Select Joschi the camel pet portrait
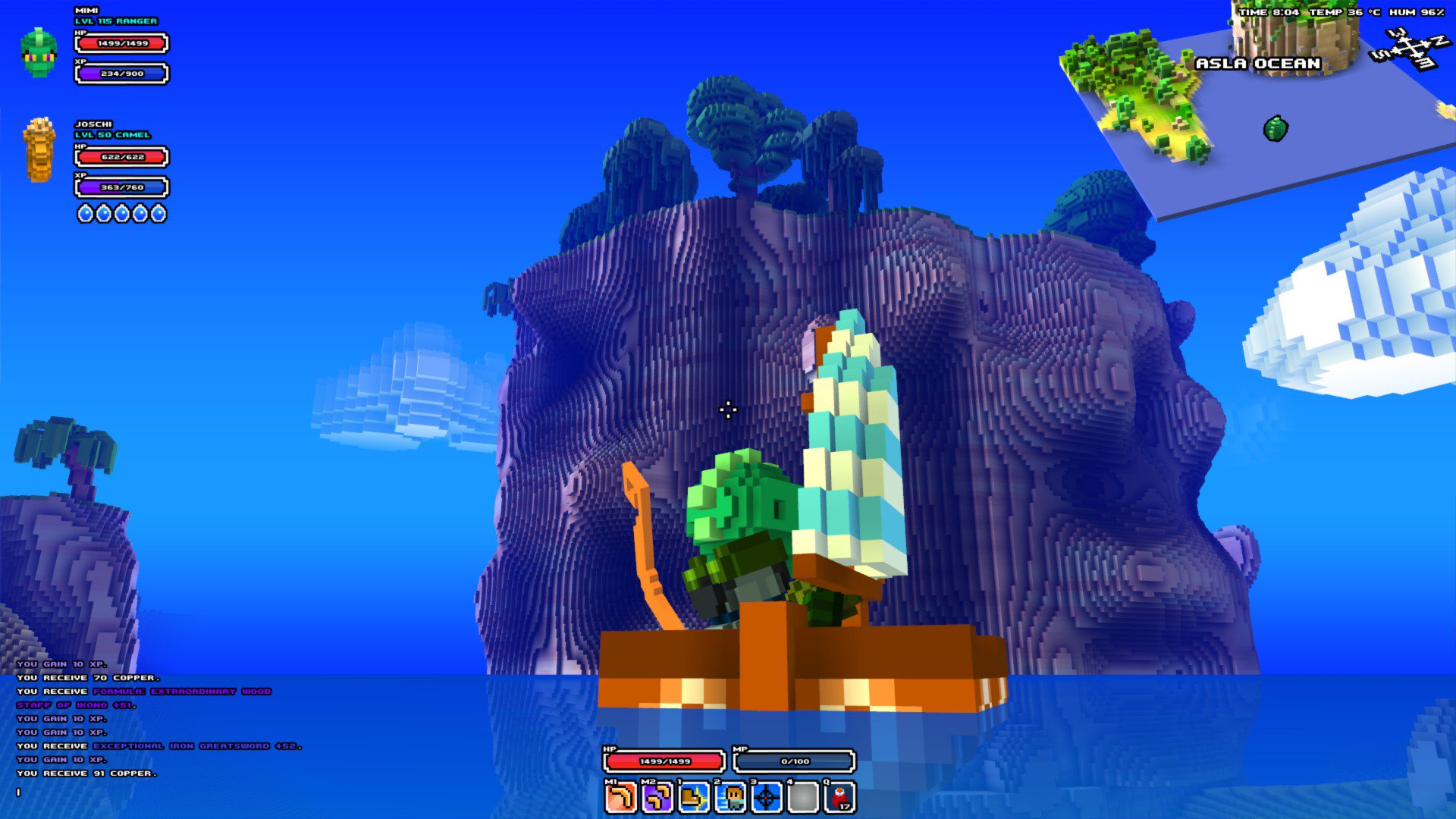The width and height of the screenshot is (1456, 819). coord(39,150)
